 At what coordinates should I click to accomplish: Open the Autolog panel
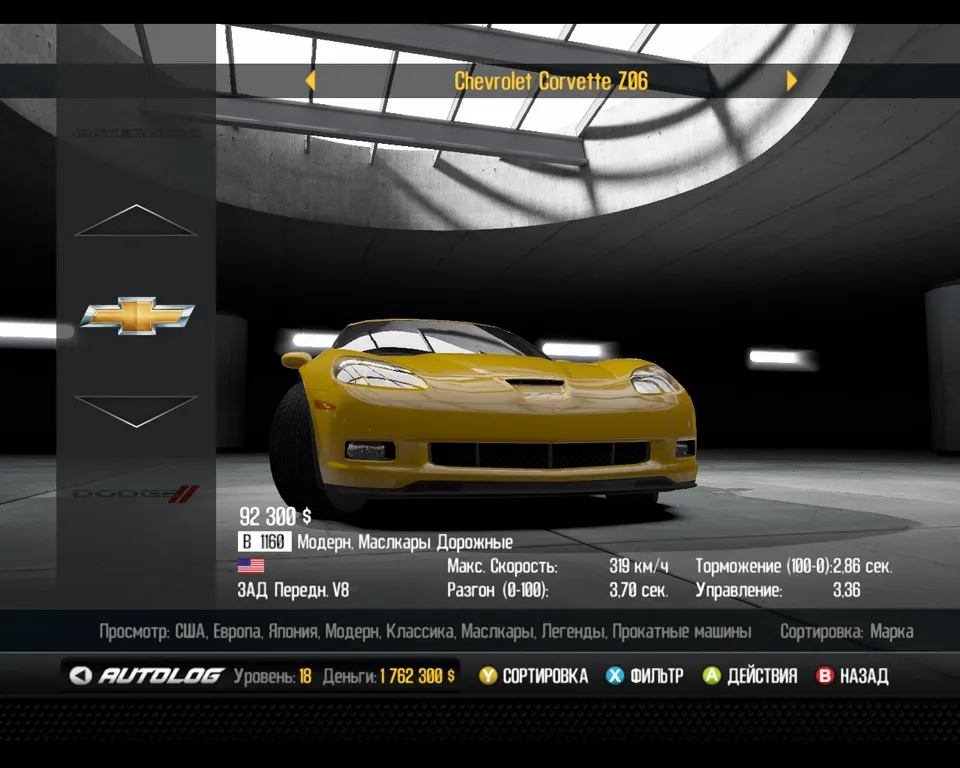click(147, 676)
